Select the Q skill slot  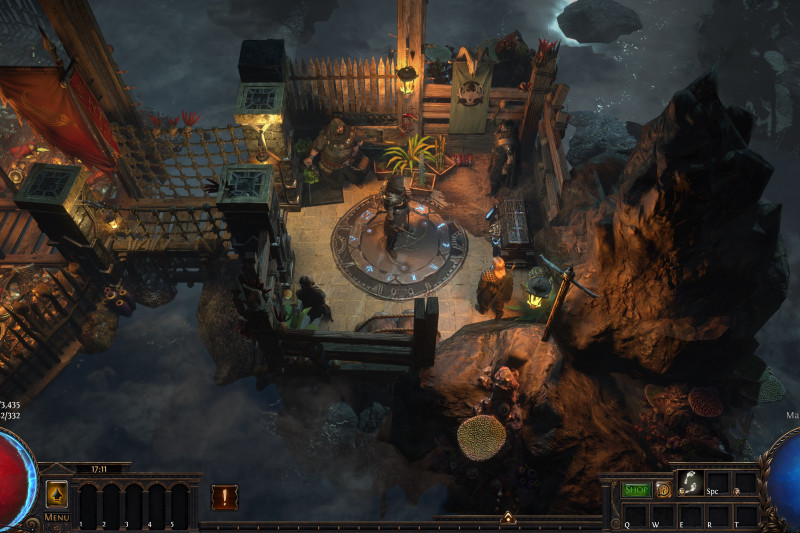[x=634, y=512]
